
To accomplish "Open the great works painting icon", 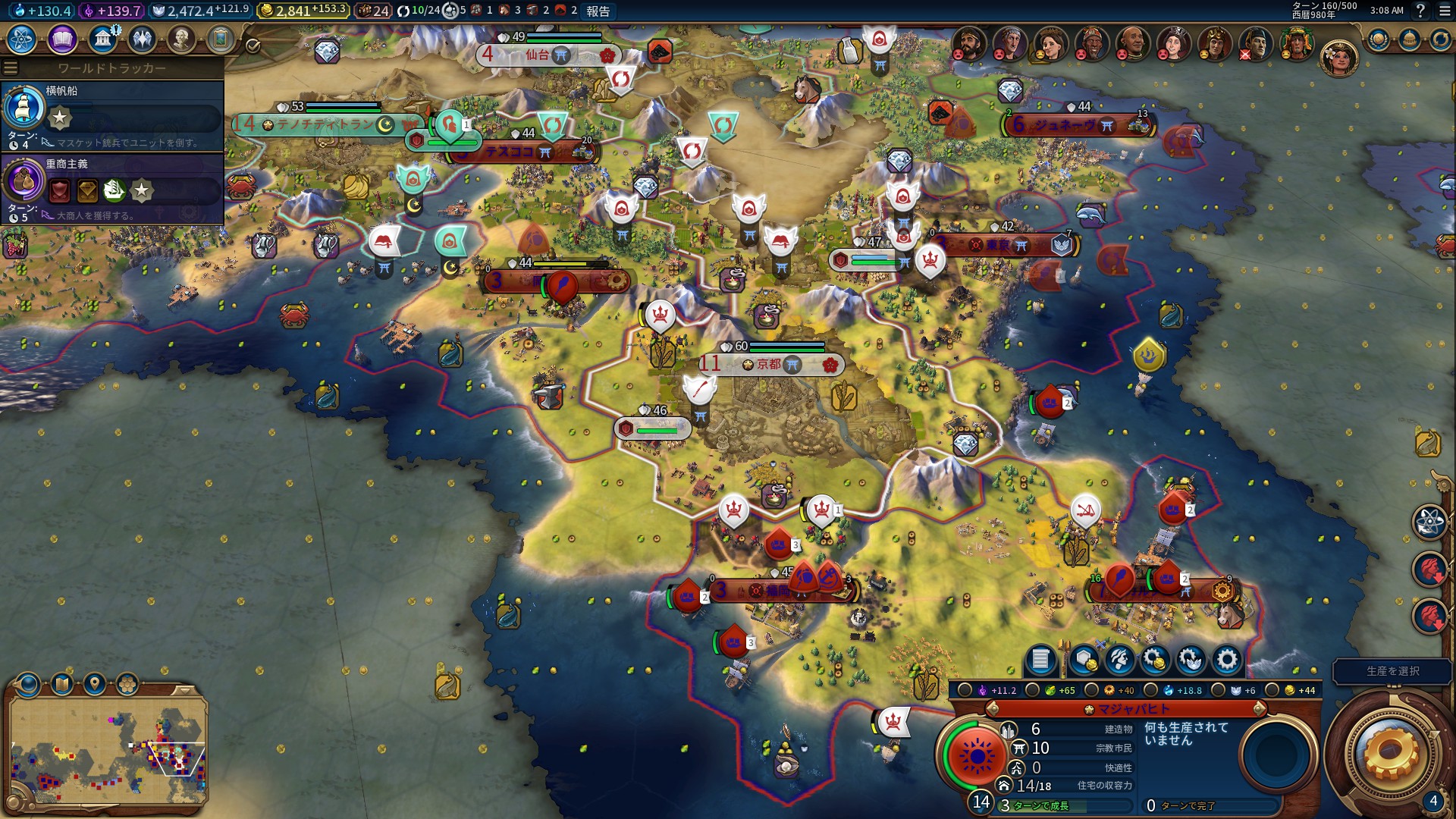I will point(221,39).
